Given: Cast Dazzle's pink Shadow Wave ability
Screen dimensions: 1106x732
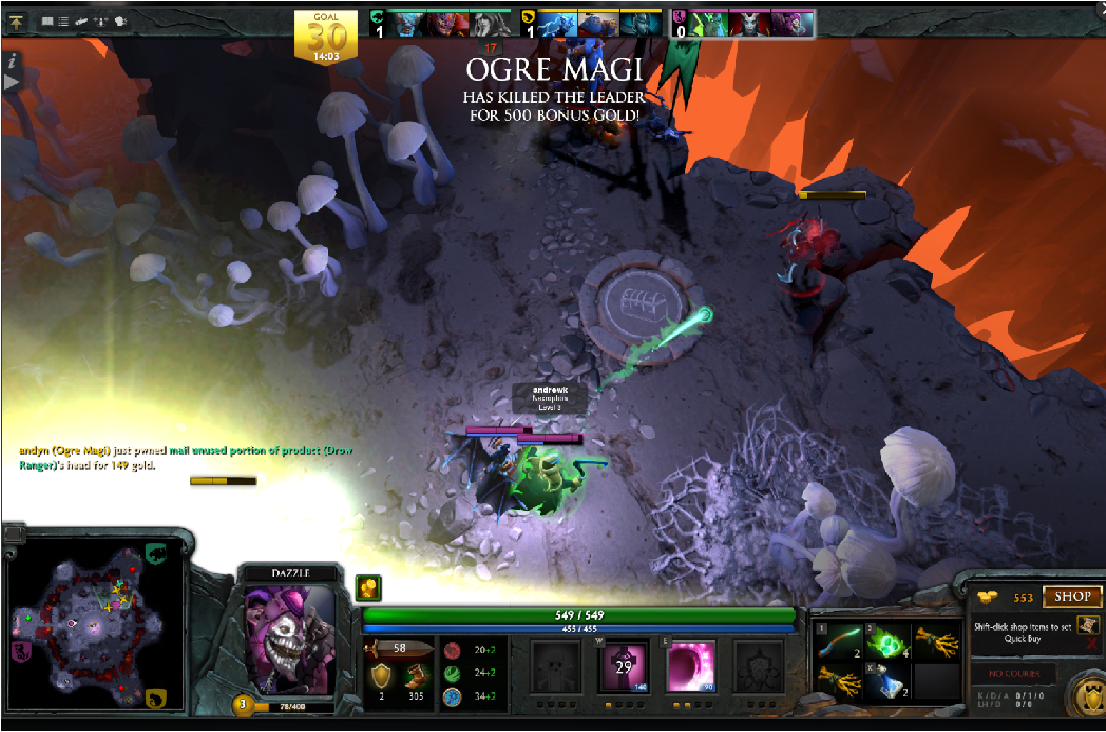Looking at the screenshot, I should point(690,666).
